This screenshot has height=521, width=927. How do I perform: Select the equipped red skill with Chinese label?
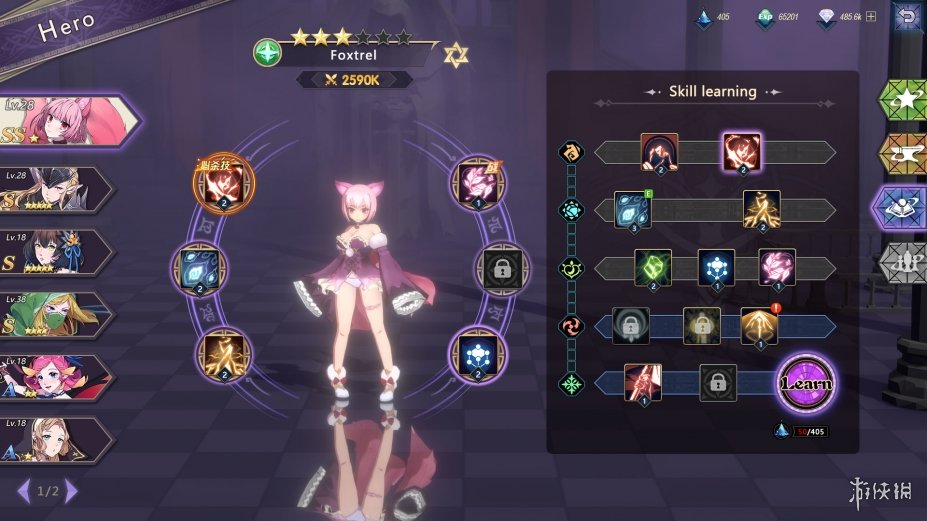tap(224, 185)
